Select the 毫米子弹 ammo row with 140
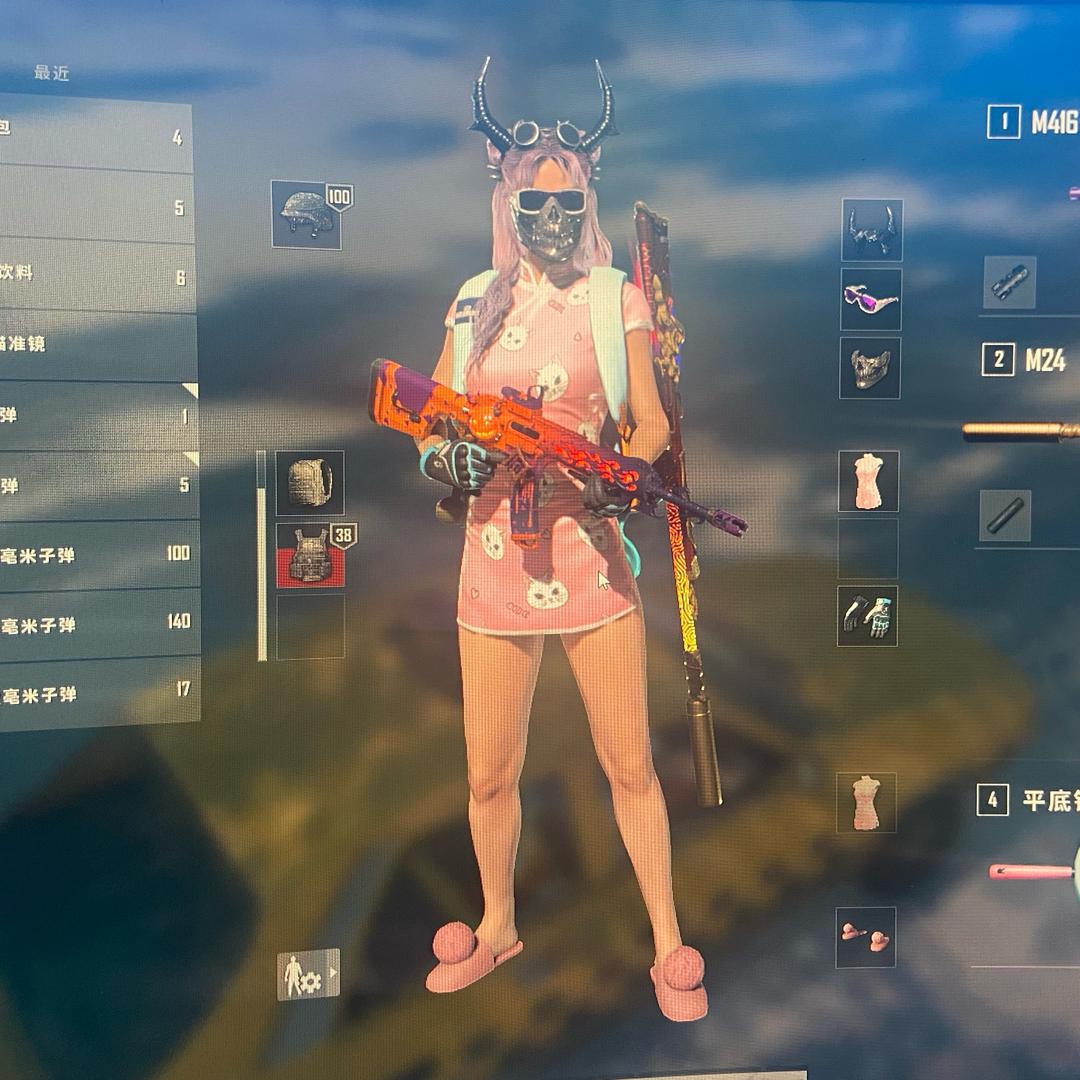The height and width of the screenshot is (1080, 1080). [97, 624]
